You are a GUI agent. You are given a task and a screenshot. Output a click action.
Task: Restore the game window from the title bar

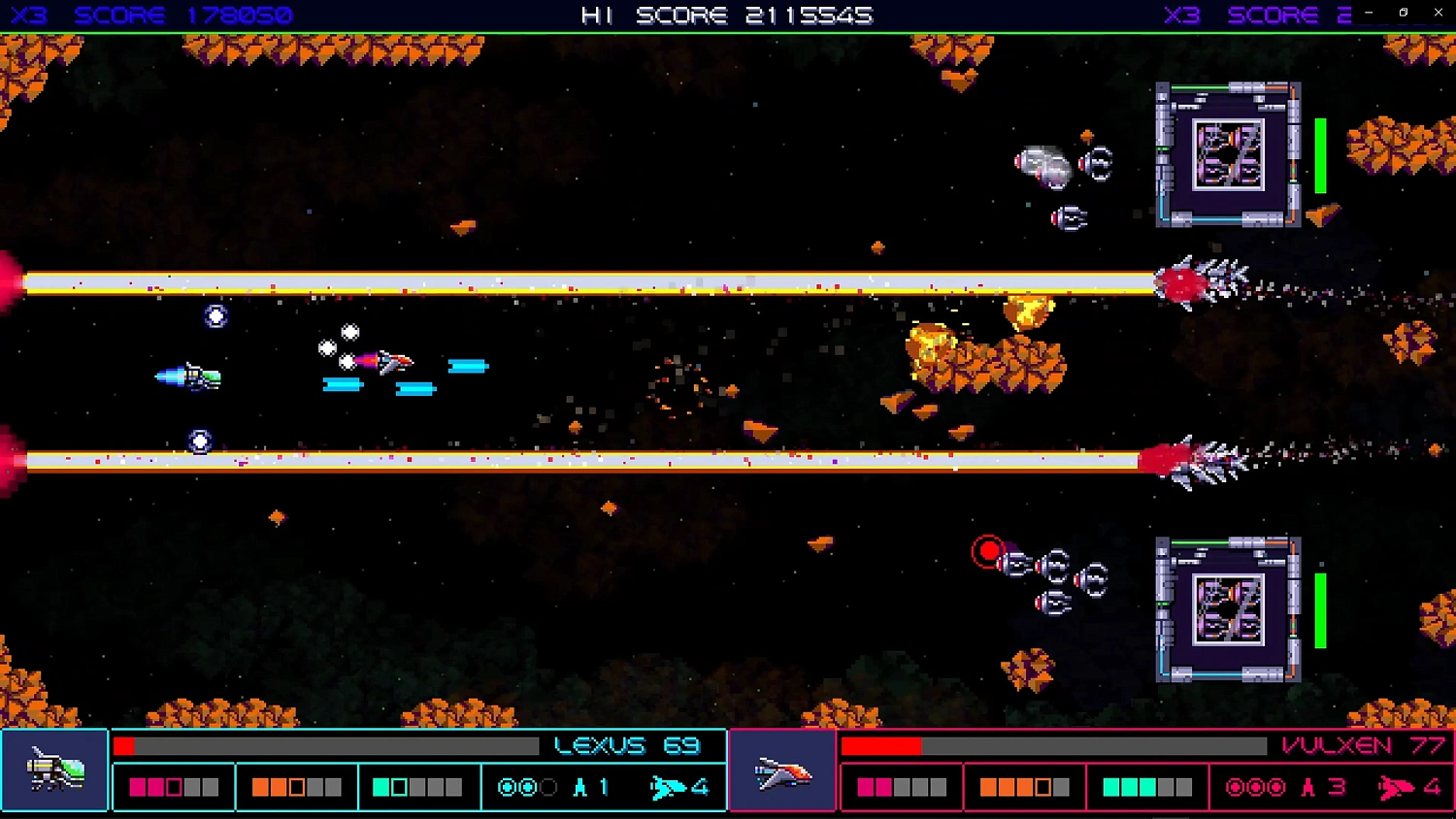click(x=1401, y=13)
